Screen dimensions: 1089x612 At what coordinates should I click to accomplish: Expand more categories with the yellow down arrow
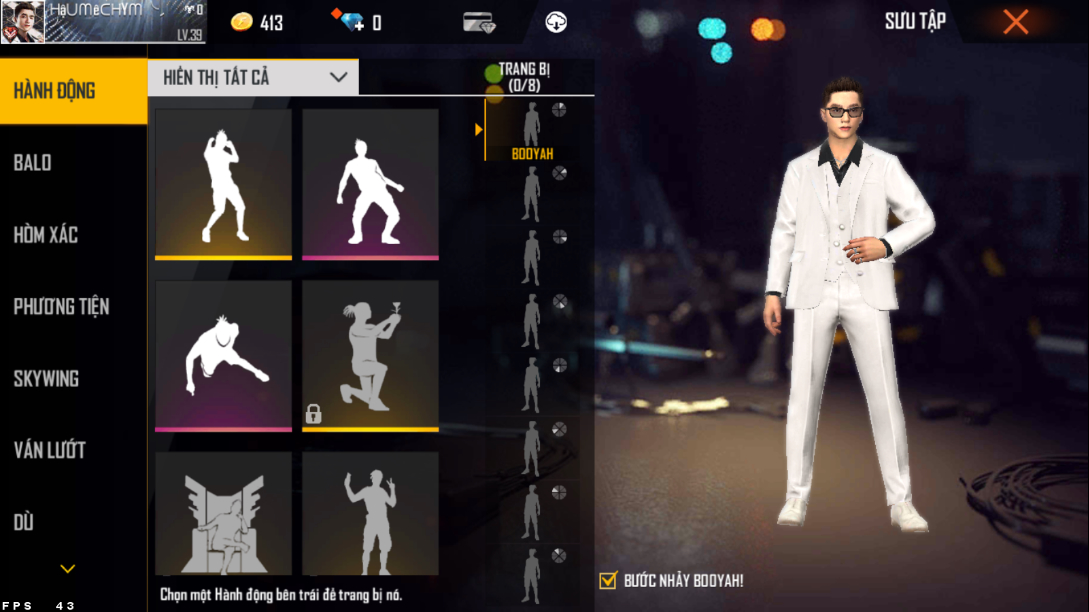68,569
